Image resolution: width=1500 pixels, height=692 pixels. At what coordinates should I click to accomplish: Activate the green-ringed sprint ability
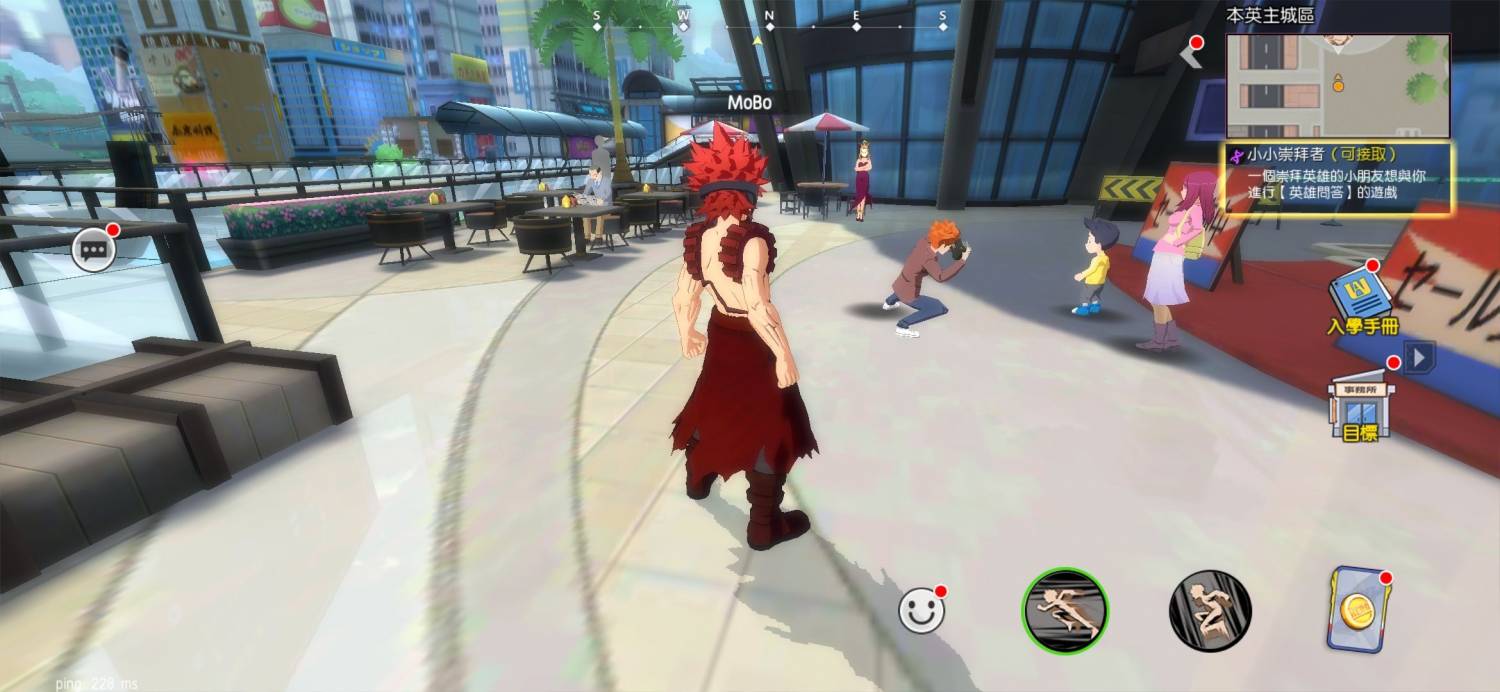coord(1065,611)
